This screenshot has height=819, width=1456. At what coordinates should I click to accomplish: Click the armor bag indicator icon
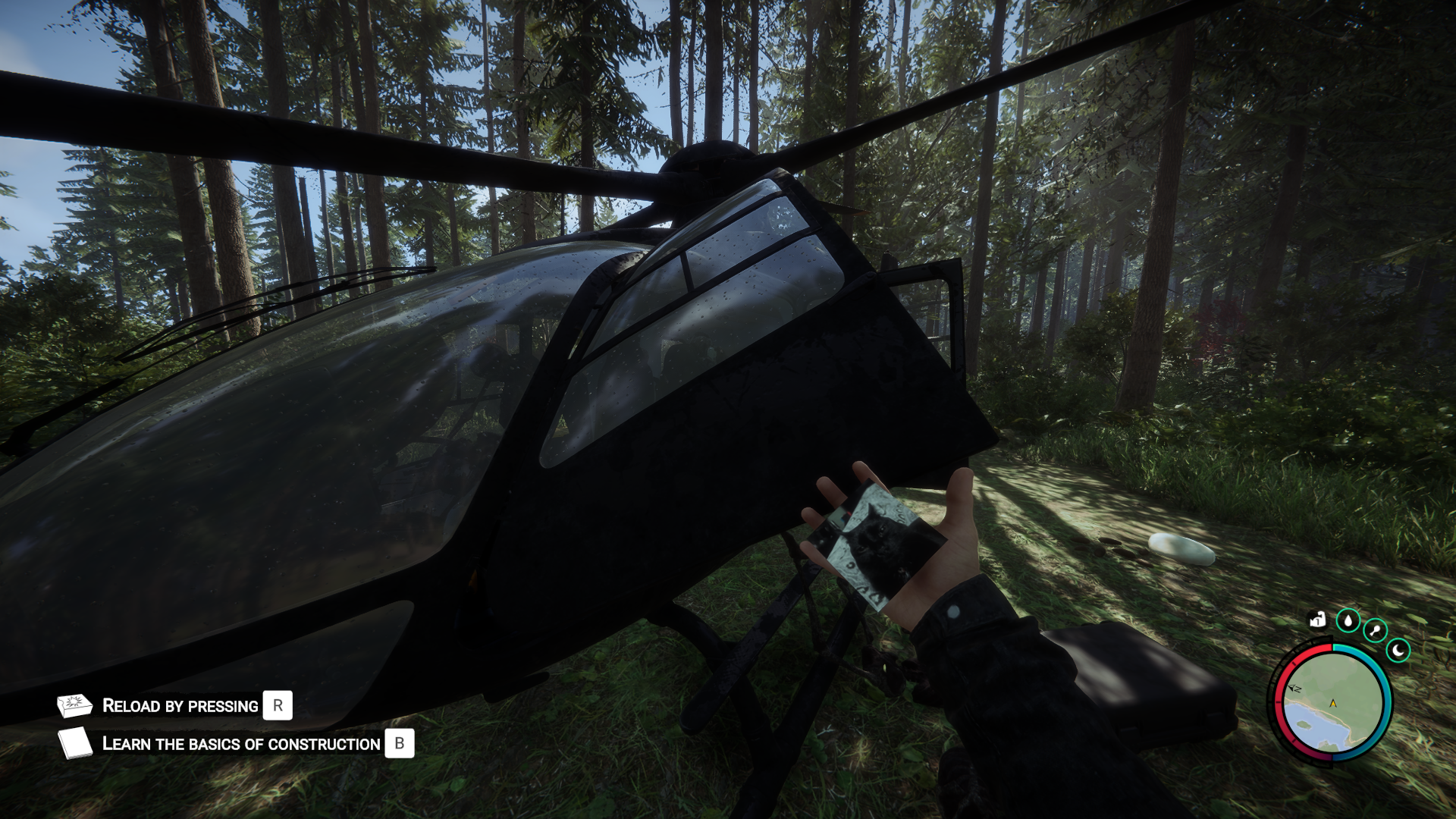1317,620
